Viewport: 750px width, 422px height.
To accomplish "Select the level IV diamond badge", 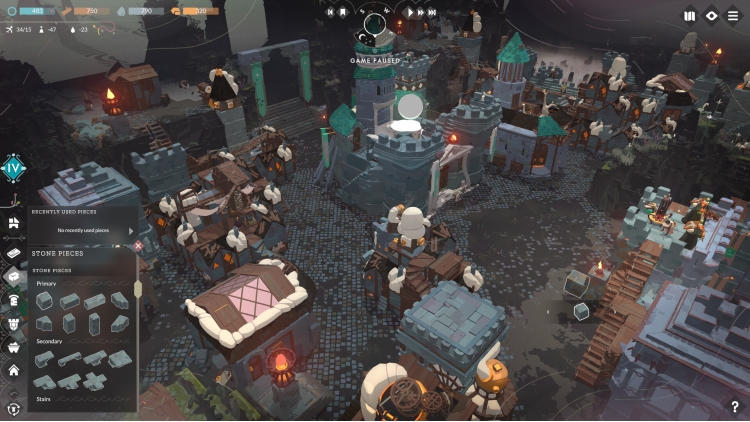I will coord(13,168).
